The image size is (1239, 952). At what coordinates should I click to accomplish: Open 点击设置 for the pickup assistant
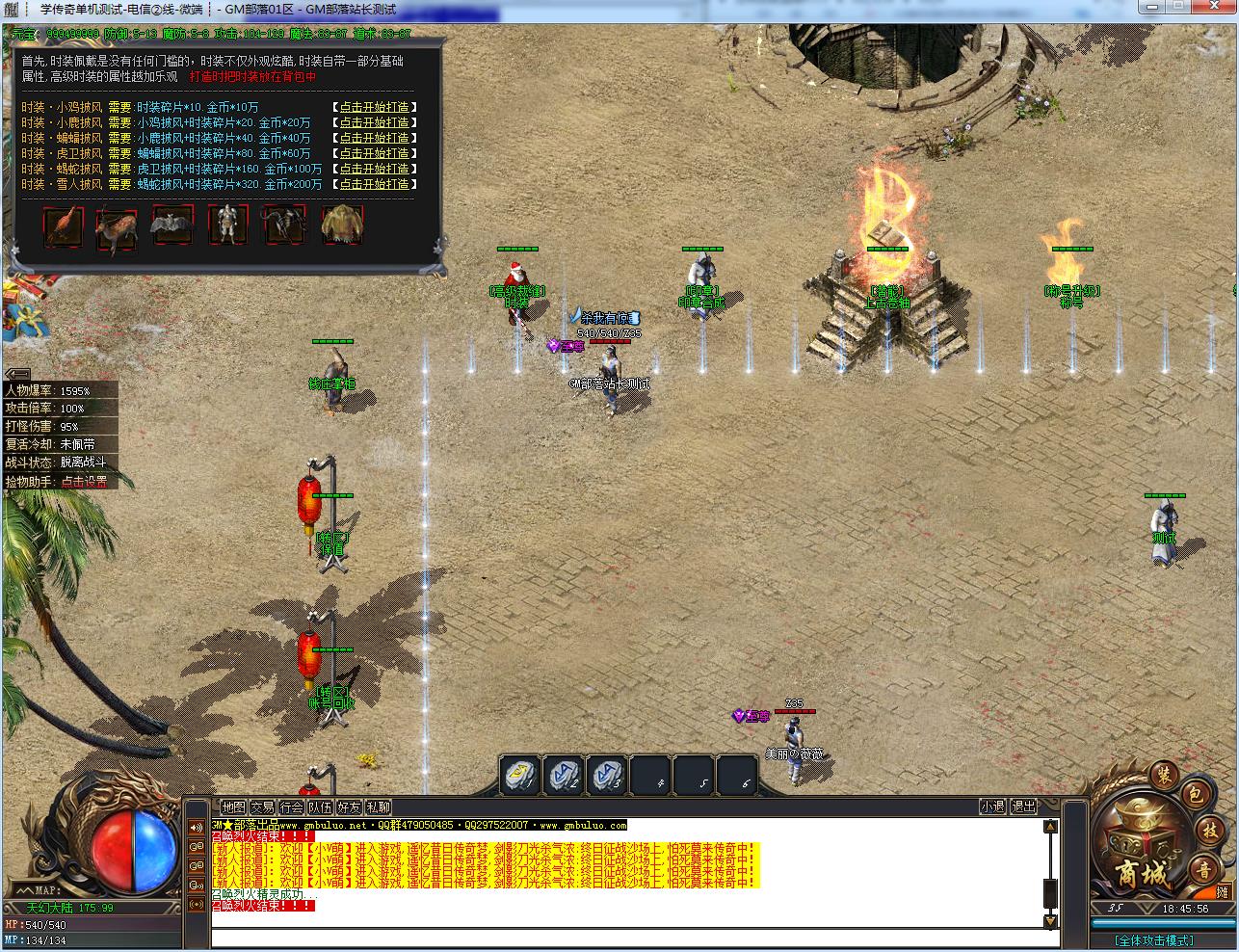[85, 482]
